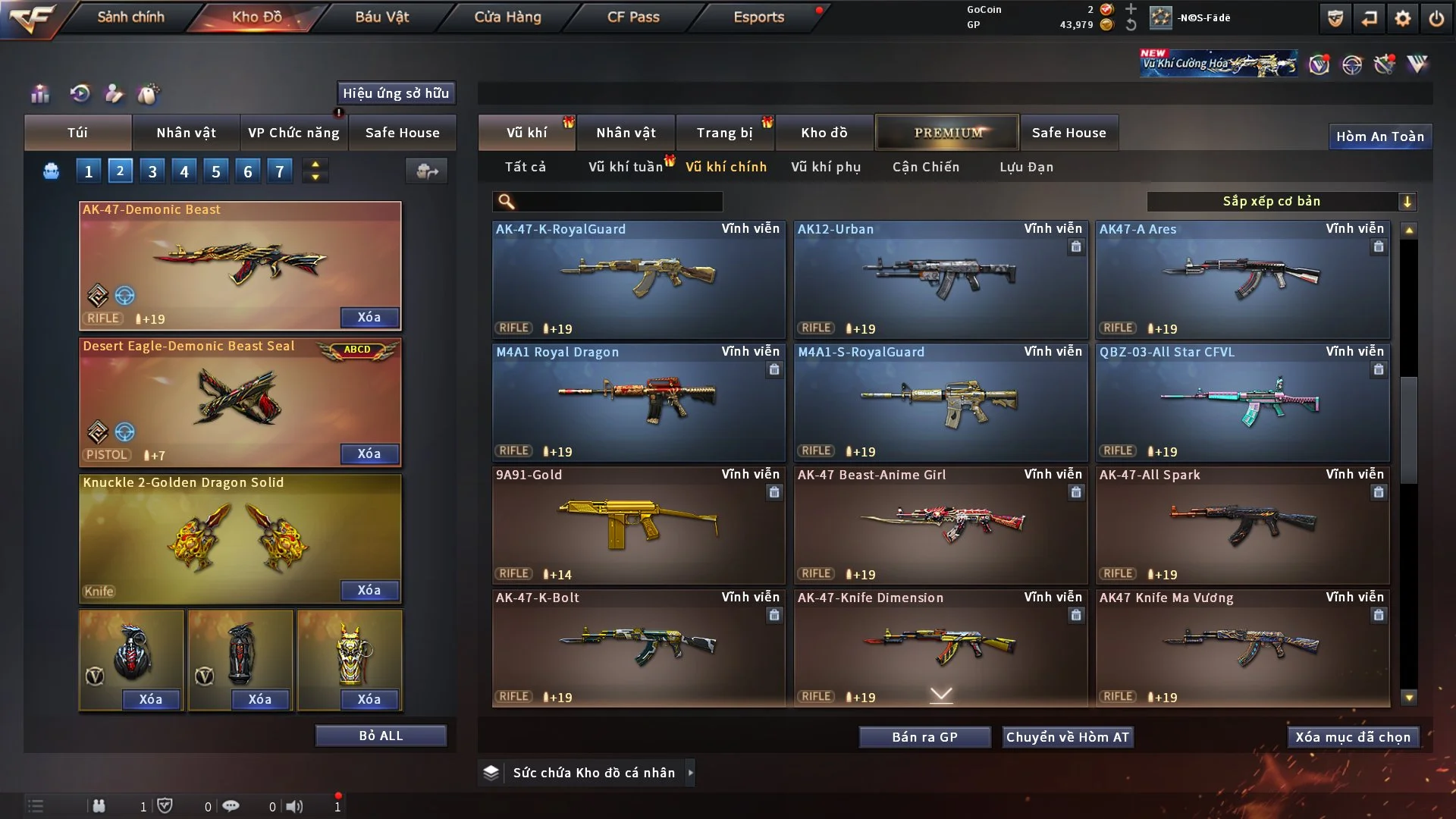This screenshot has width=1456, height=819.
Task: Click the Bán ra GP sell button
Action: [924, 737]
